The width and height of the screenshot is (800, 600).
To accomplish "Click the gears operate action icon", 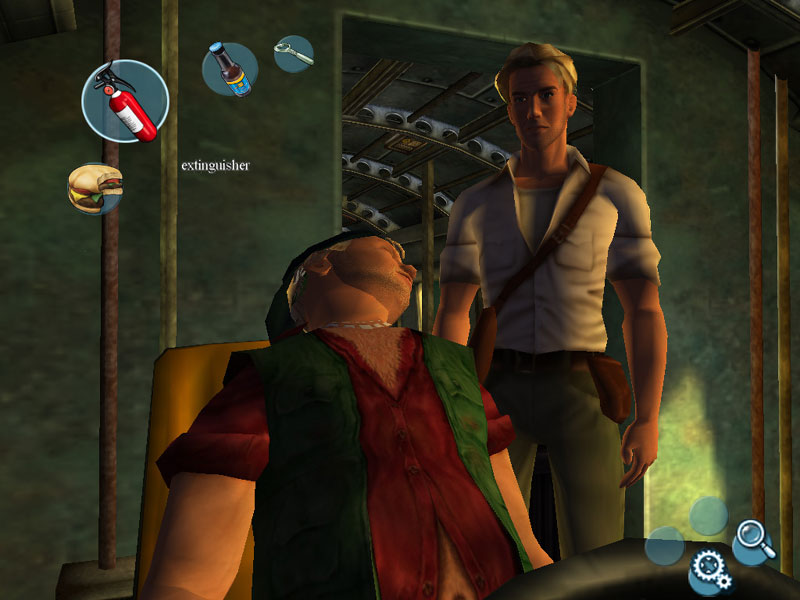I will coord(710,570).
